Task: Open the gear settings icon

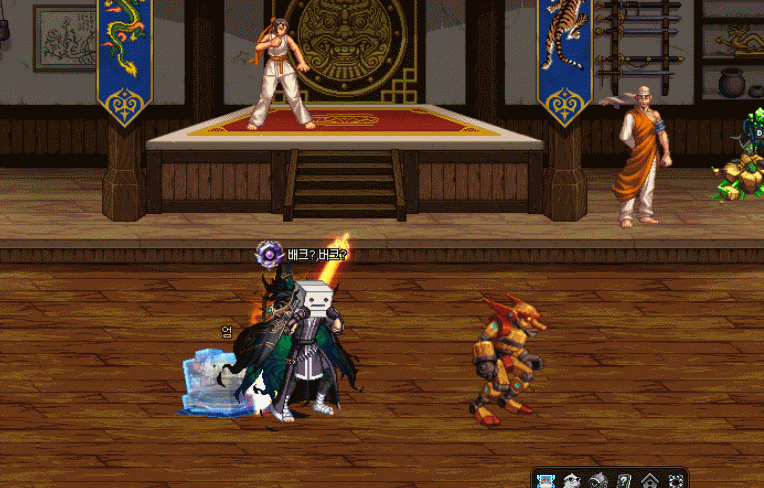Action: pyautogui.click(x=676, y=481)
